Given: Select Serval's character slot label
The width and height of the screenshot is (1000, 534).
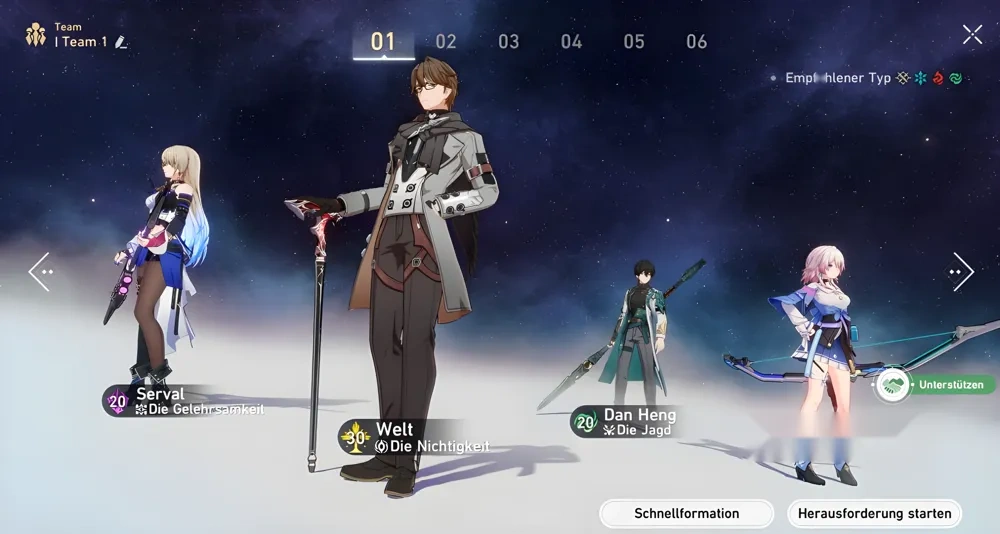Looking at the screenshot, I should (x=185, y=401).
